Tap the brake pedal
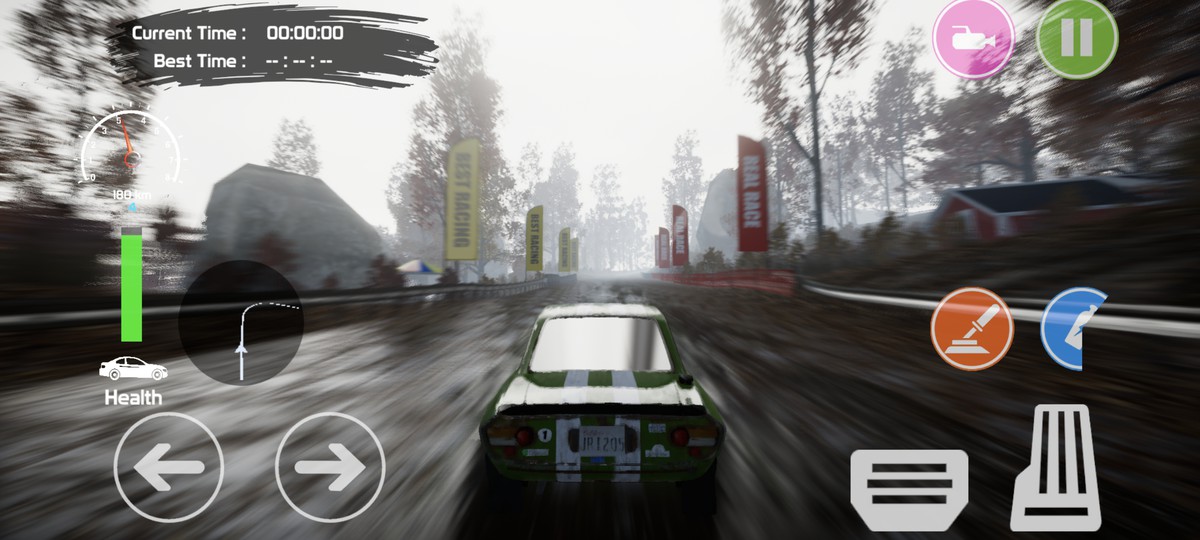This screenshot has height=540, width=1200. coord(909,489)
